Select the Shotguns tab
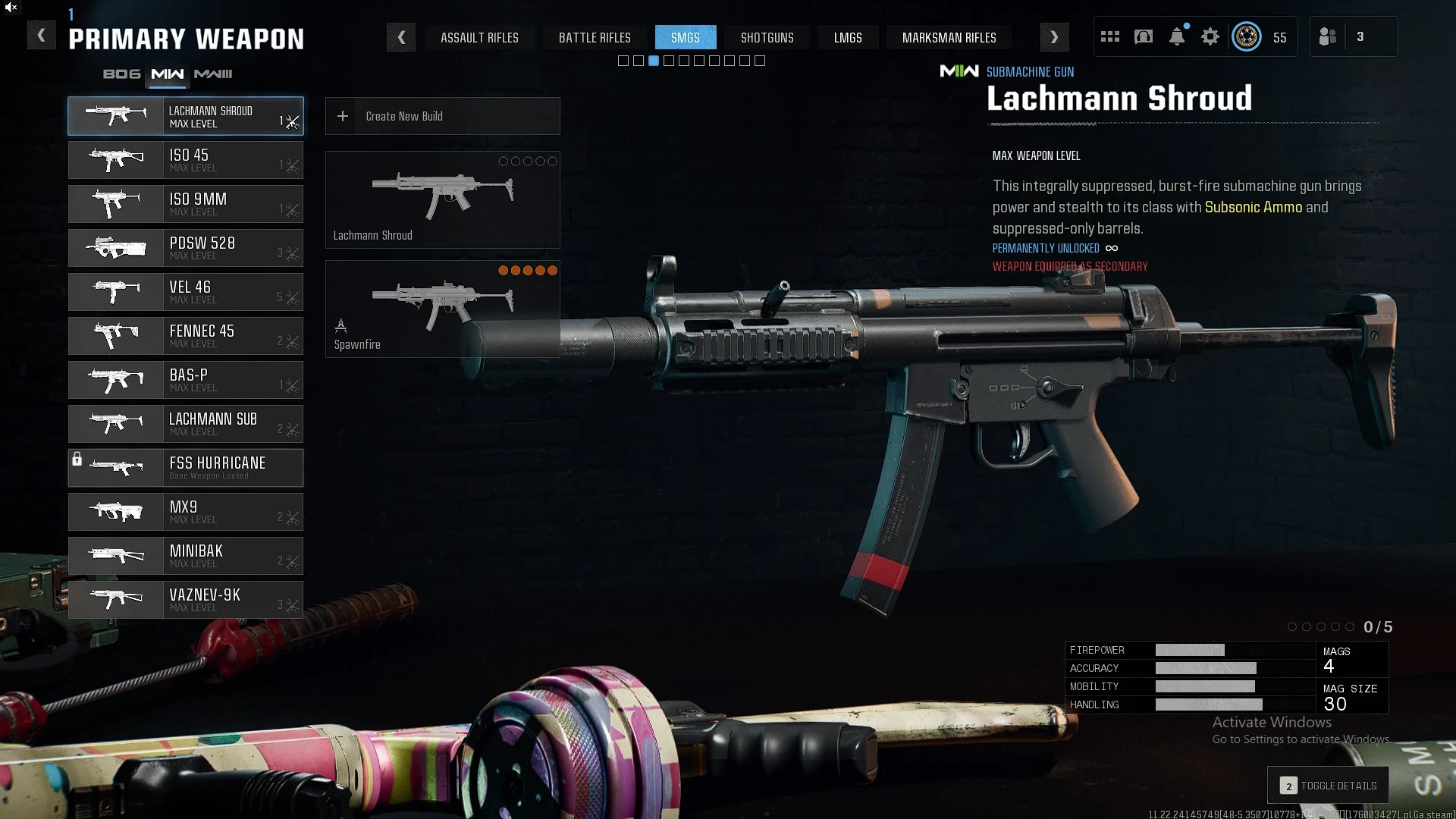Image resolution: width=1456 pixels, height=819 pixels. (767, 37)
